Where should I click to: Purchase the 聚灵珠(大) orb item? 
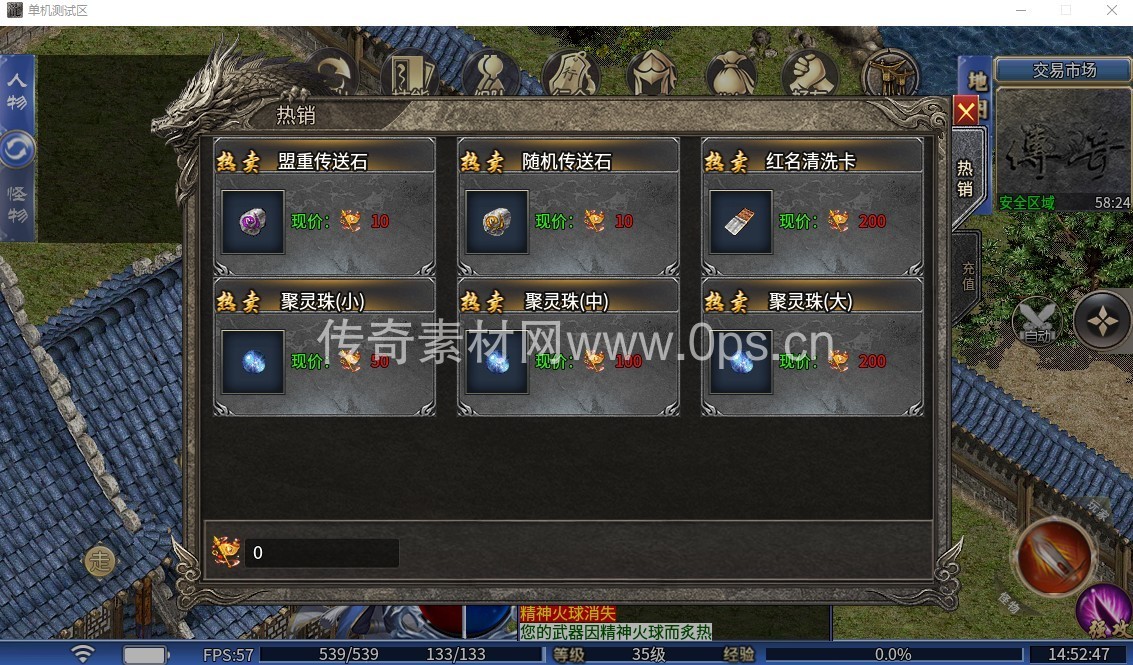tap(741, 362)
